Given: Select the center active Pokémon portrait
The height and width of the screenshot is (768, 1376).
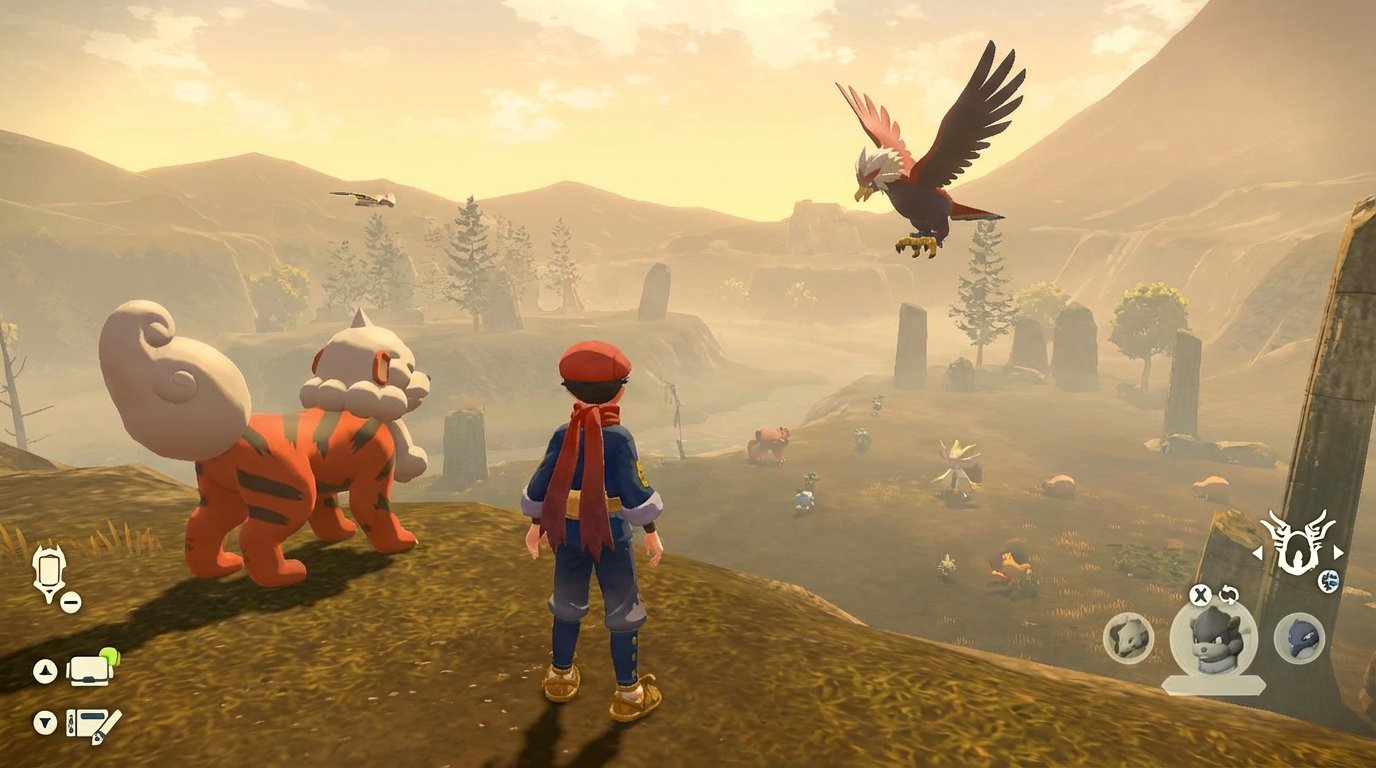Looking at the screenshot, I should click(x=1212, y=640).
